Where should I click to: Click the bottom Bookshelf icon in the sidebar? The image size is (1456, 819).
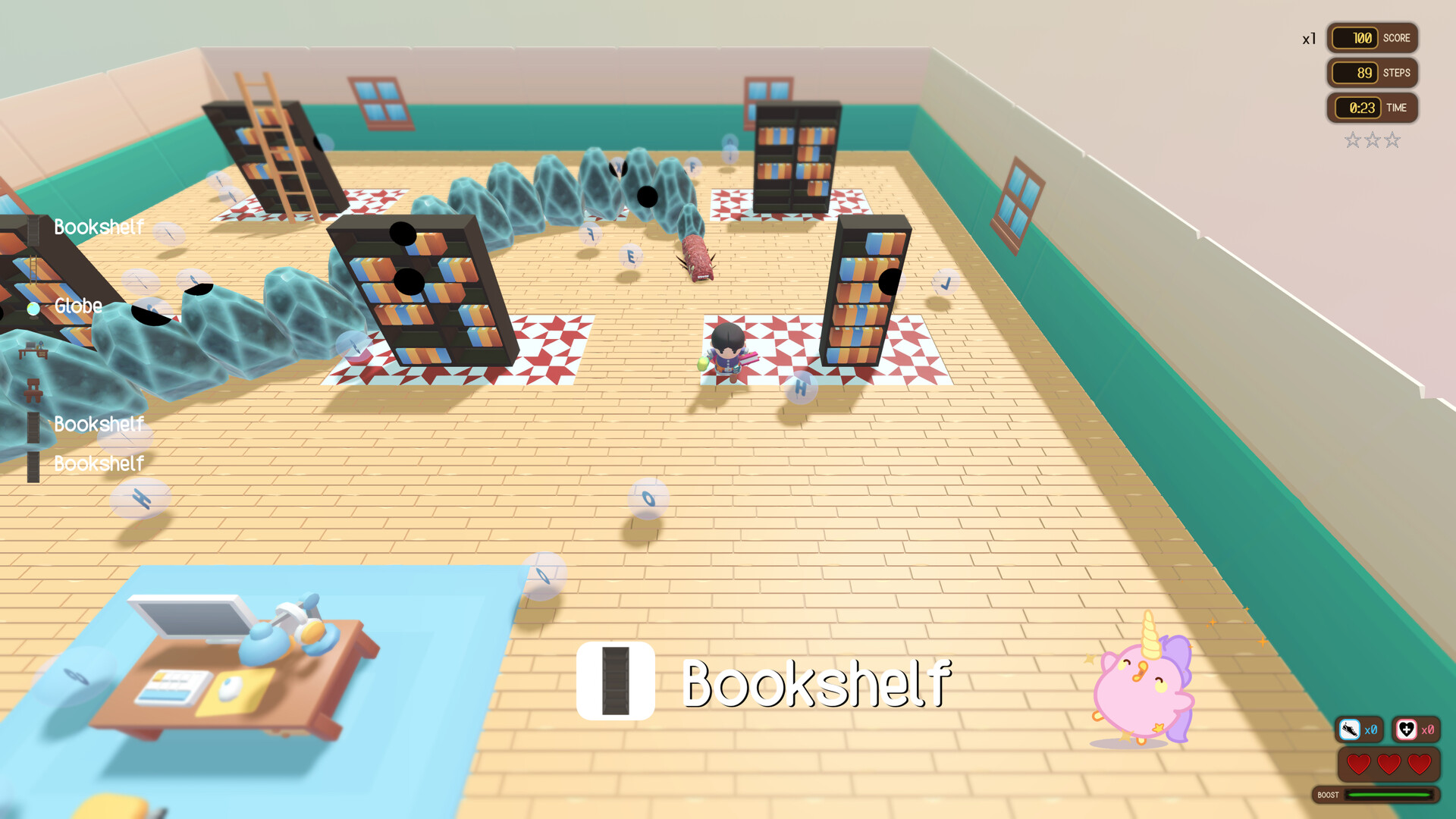[32, 466]
